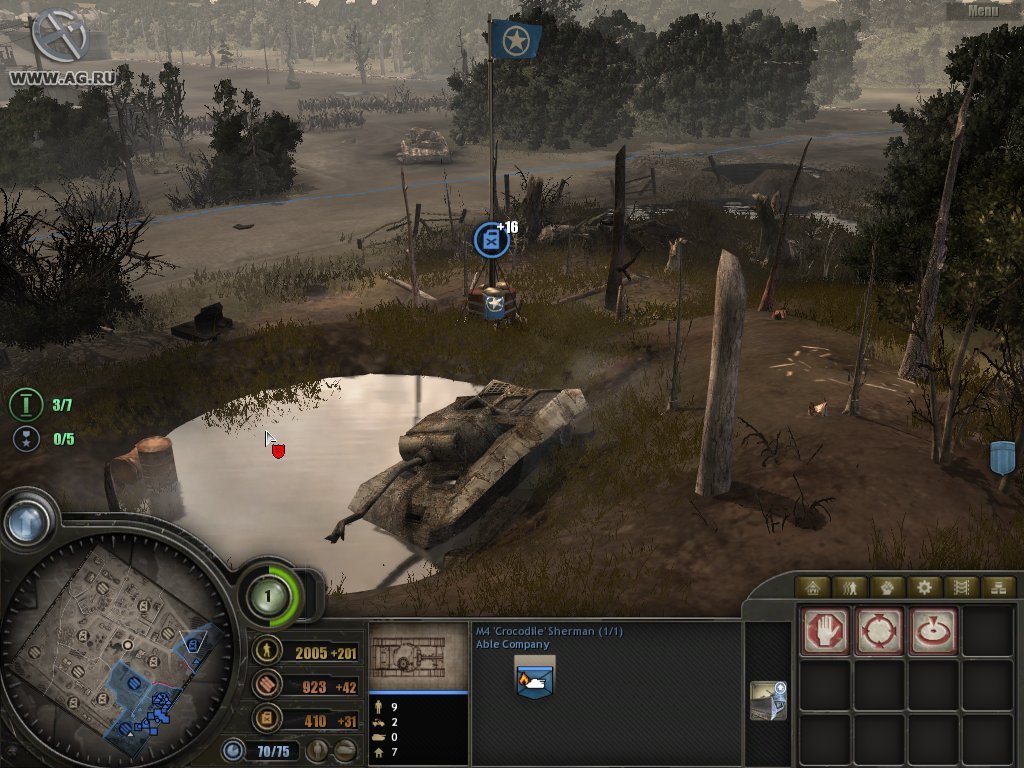Select the bulldozer upgrade thumbnail

768,700
